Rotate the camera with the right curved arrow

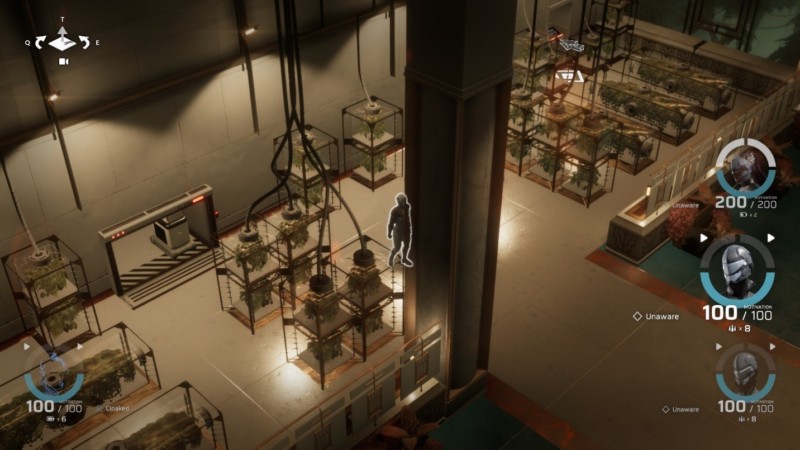click(84, 42)
